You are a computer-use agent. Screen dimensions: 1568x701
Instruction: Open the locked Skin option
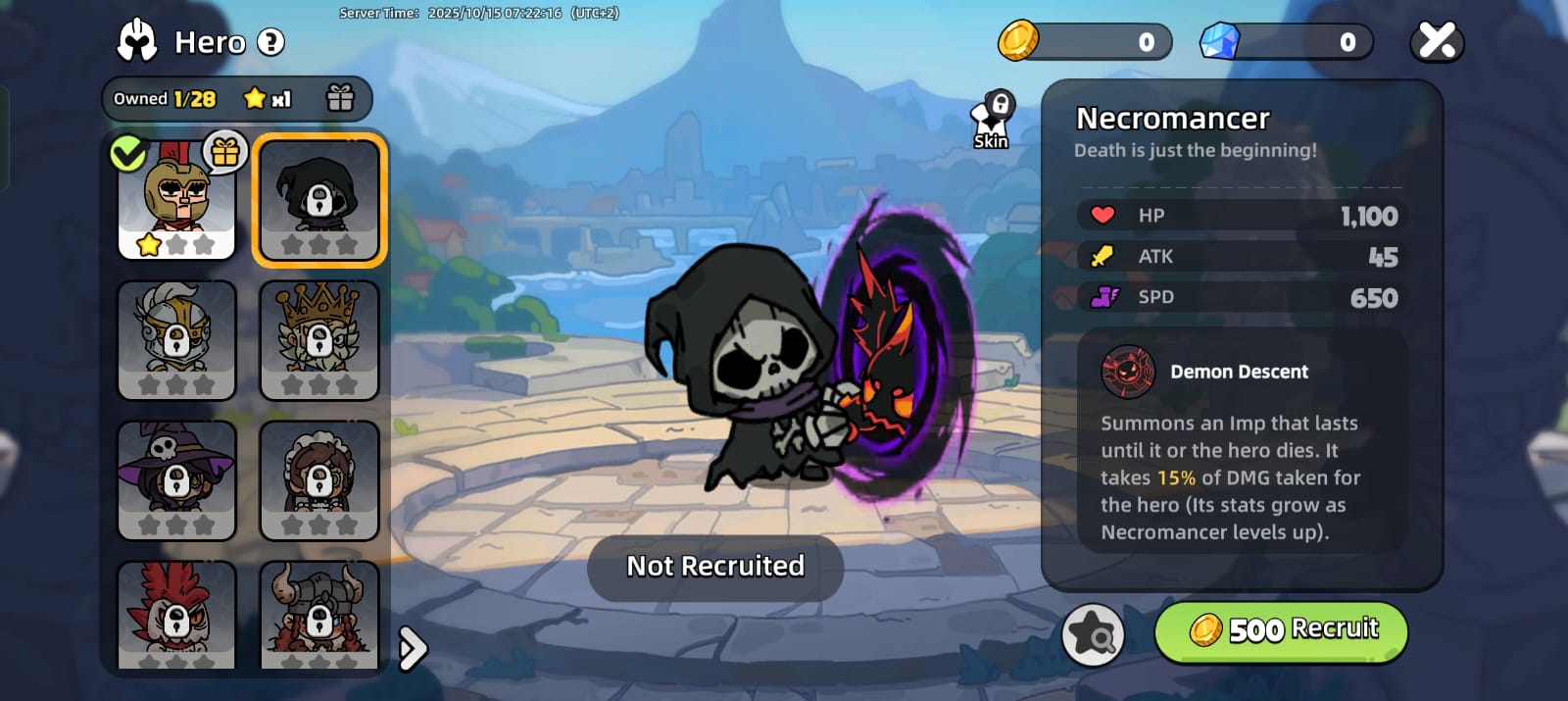pos(992,122)
